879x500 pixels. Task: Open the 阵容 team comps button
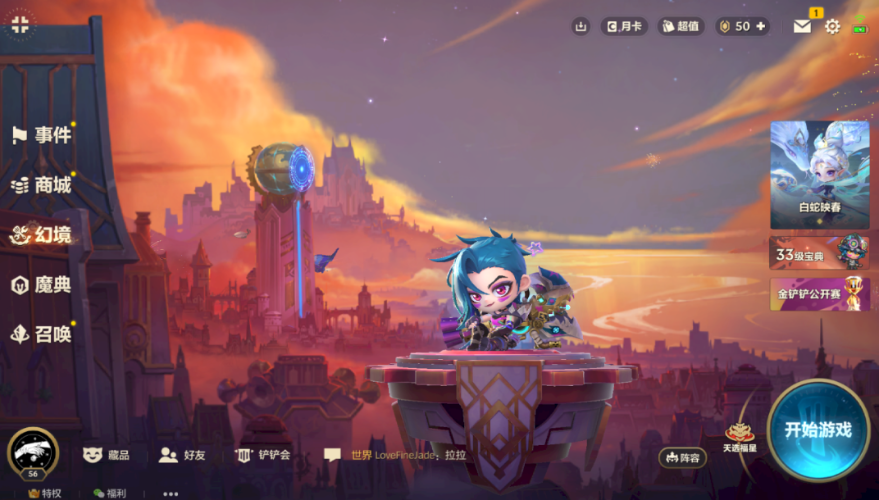click(682, 457)
